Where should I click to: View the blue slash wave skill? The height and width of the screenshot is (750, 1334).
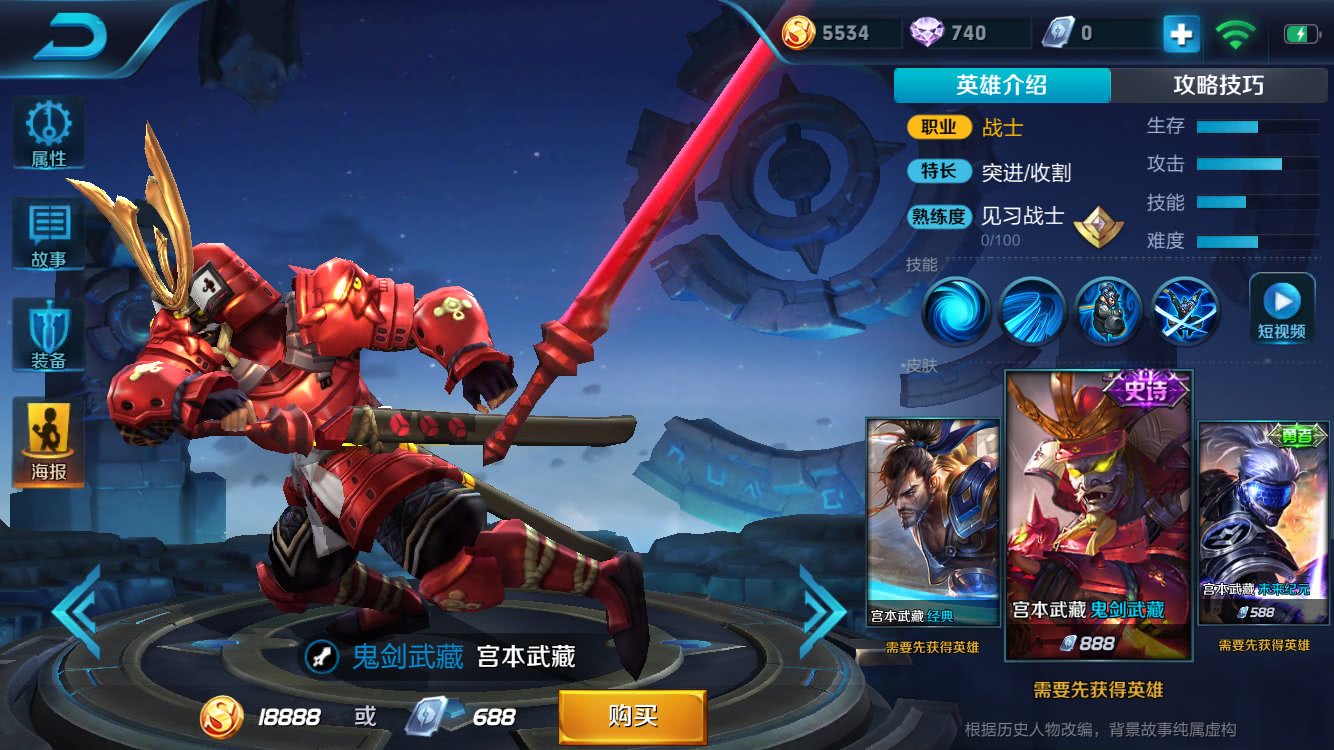click(1032, 311)
